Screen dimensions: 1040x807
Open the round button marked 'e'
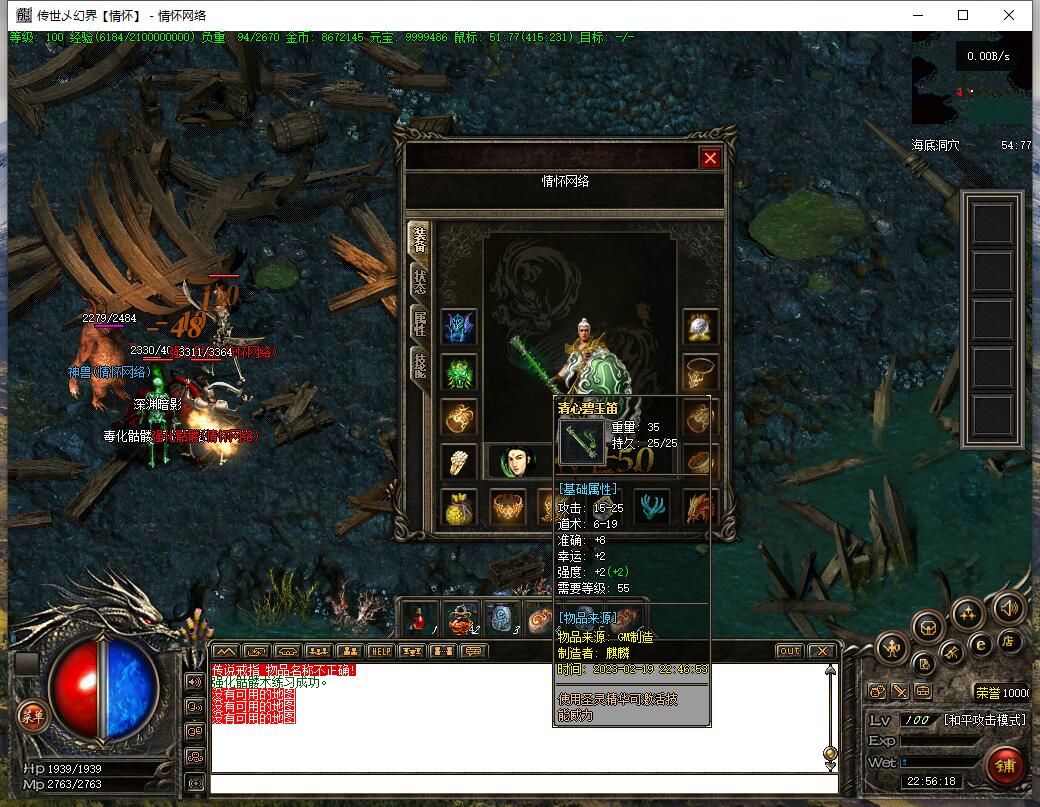pos(982,645)
